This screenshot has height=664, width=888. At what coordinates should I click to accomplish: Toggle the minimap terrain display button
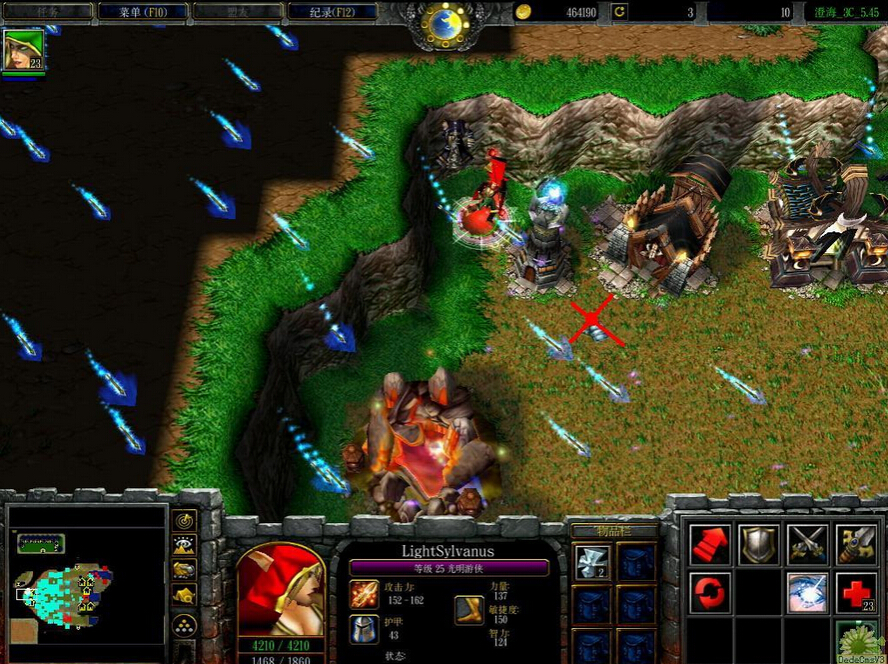pyautogui.click(x=184, y=546)
